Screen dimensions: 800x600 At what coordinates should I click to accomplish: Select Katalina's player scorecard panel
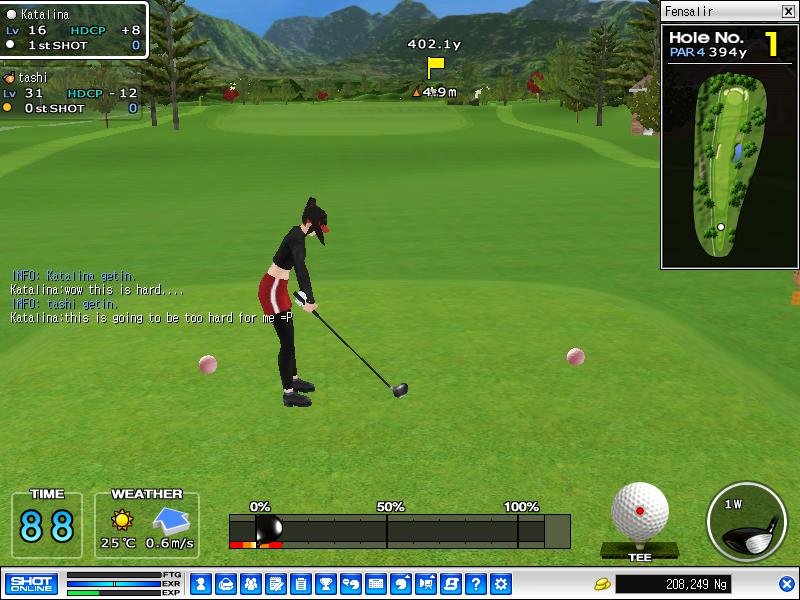coord(73,30)
